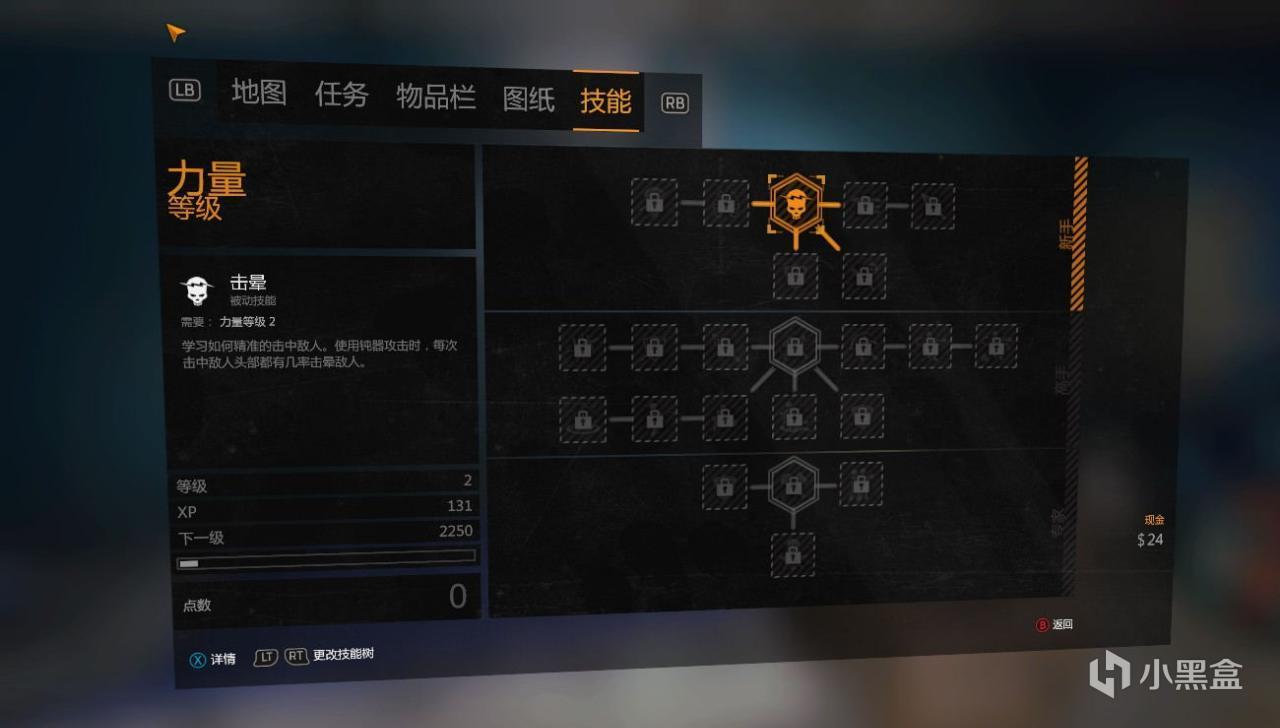Select the central hexagon node in the middle skill tree

(x=795, y=347)
